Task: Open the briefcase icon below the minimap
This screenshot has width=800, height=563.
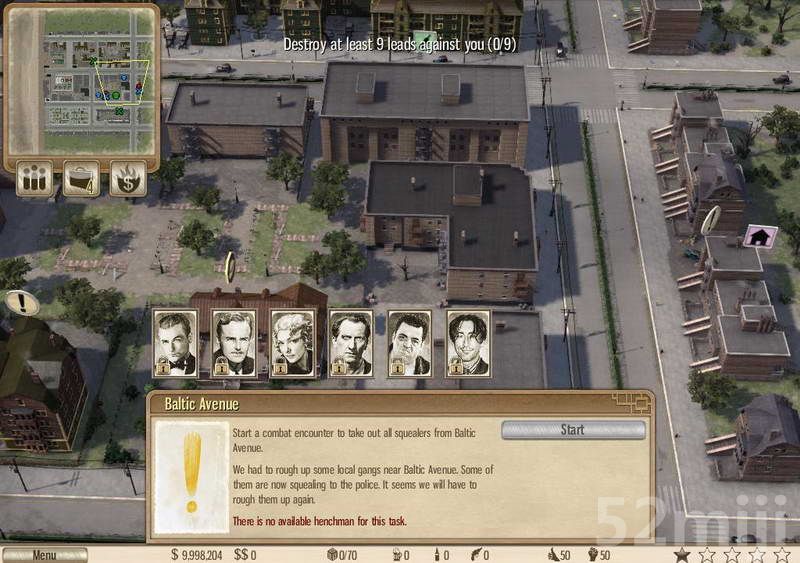Action: (x=82, y=179)
